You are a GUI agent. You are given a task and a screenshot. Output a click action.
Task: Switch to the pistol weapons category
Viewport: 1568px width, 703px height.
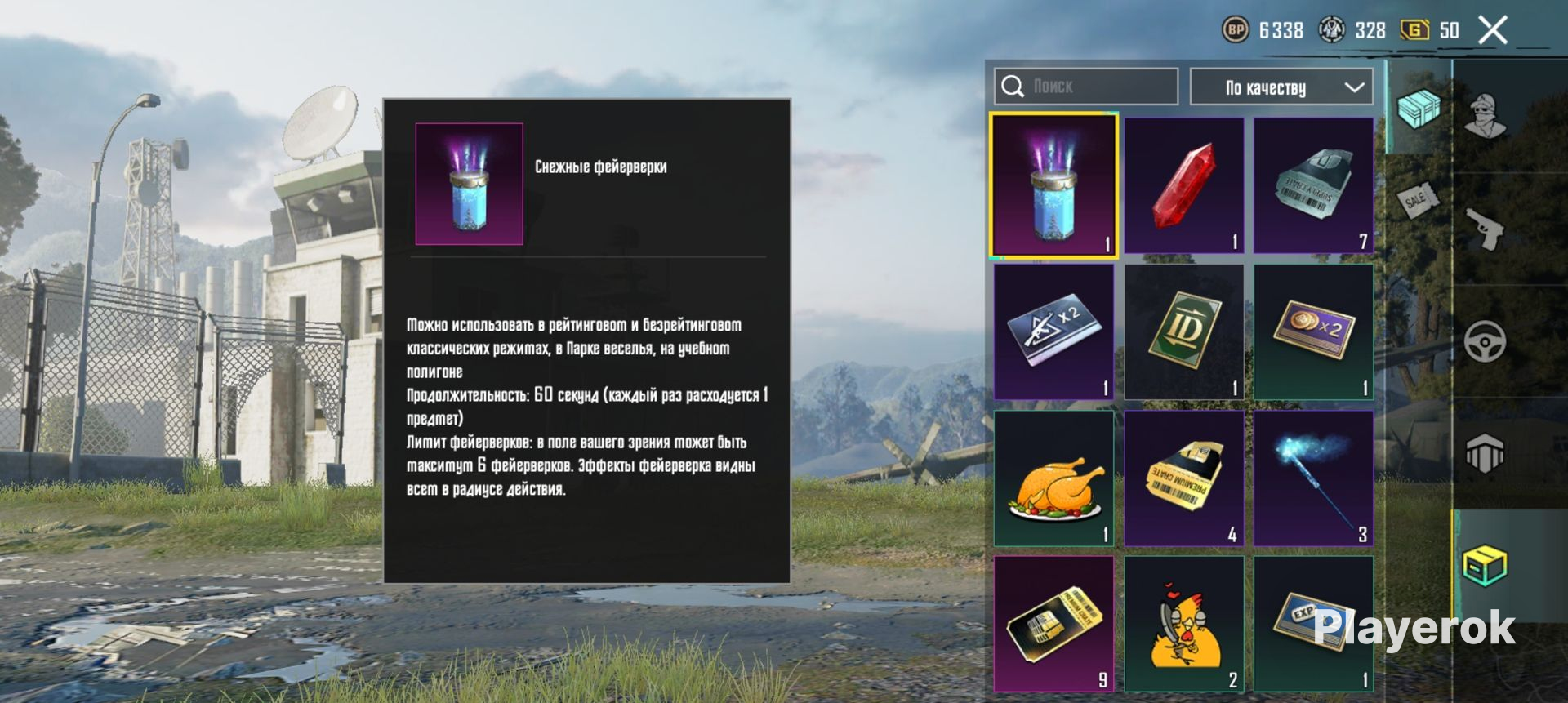pyautogui.click(x=1486, y=229)
